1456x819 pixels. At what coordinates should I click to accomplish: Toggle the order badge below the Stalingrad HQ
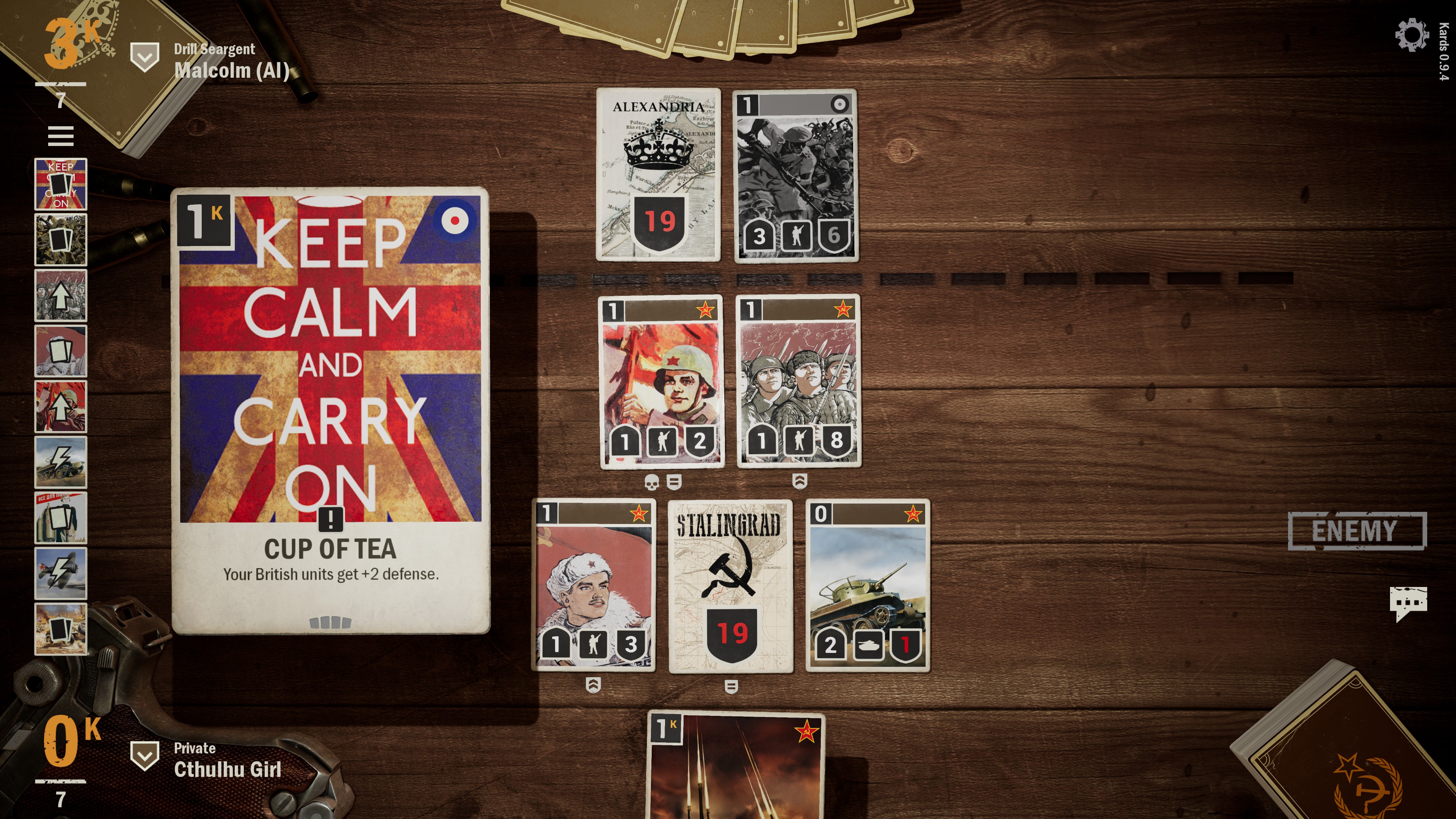pyautogui.click(x=731, y=687)
